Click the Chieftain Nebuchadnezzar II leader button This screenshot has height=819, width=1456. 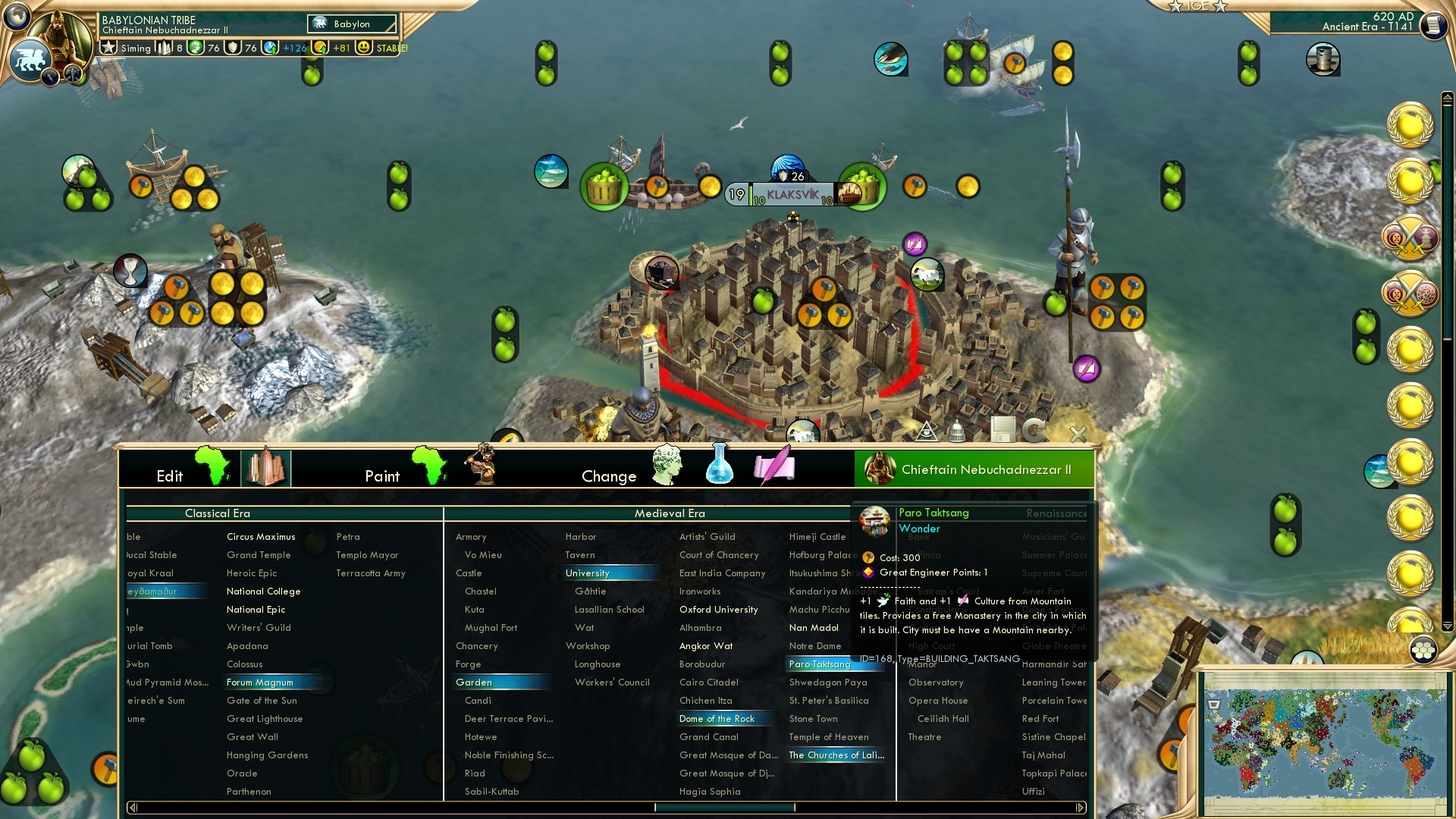tap(974, 469)
